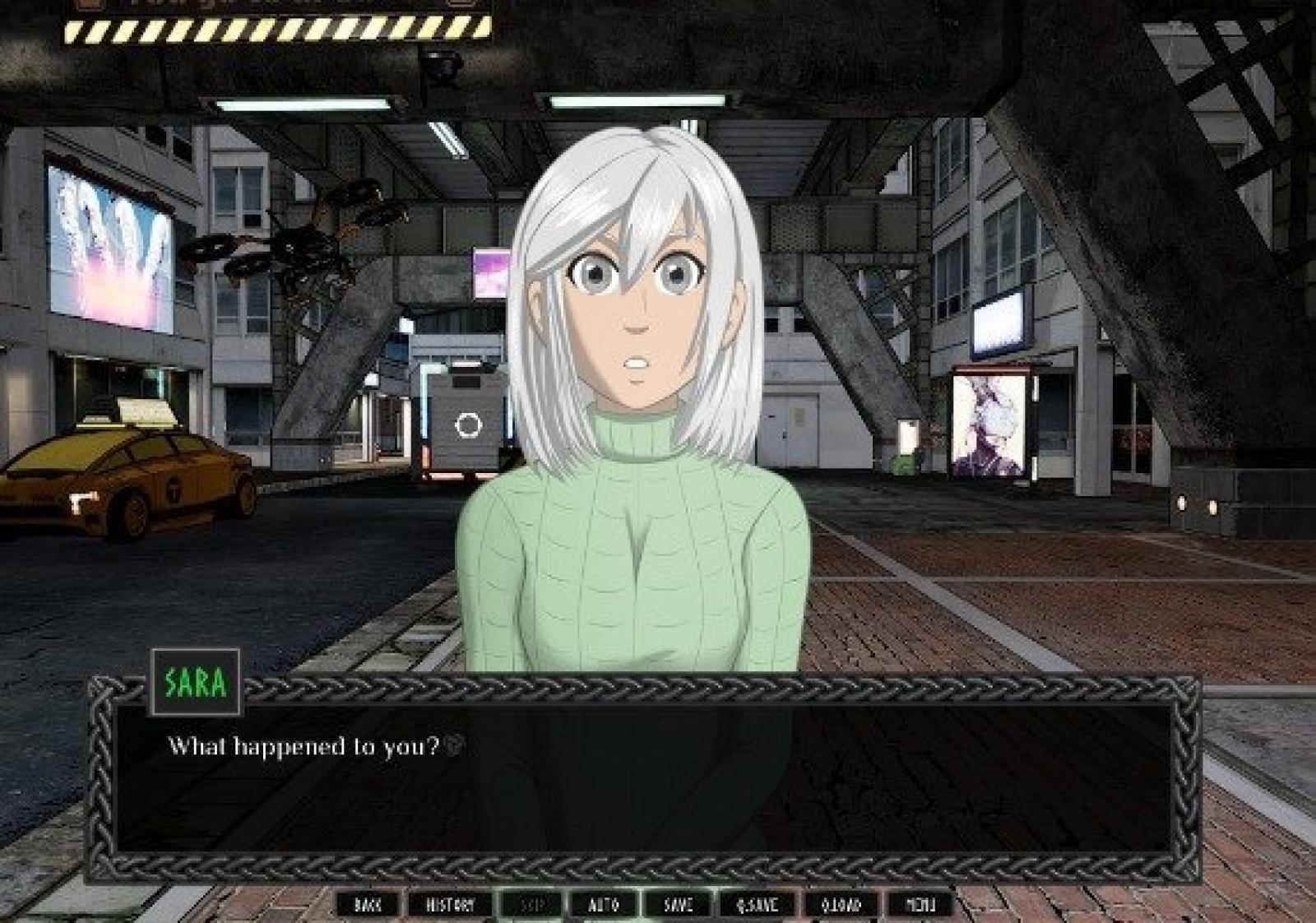The width and height of the screenshot is (1316, 923).
Task: Quick load with Q.Load
Action: pyautogui.click(x=841, y=905)
